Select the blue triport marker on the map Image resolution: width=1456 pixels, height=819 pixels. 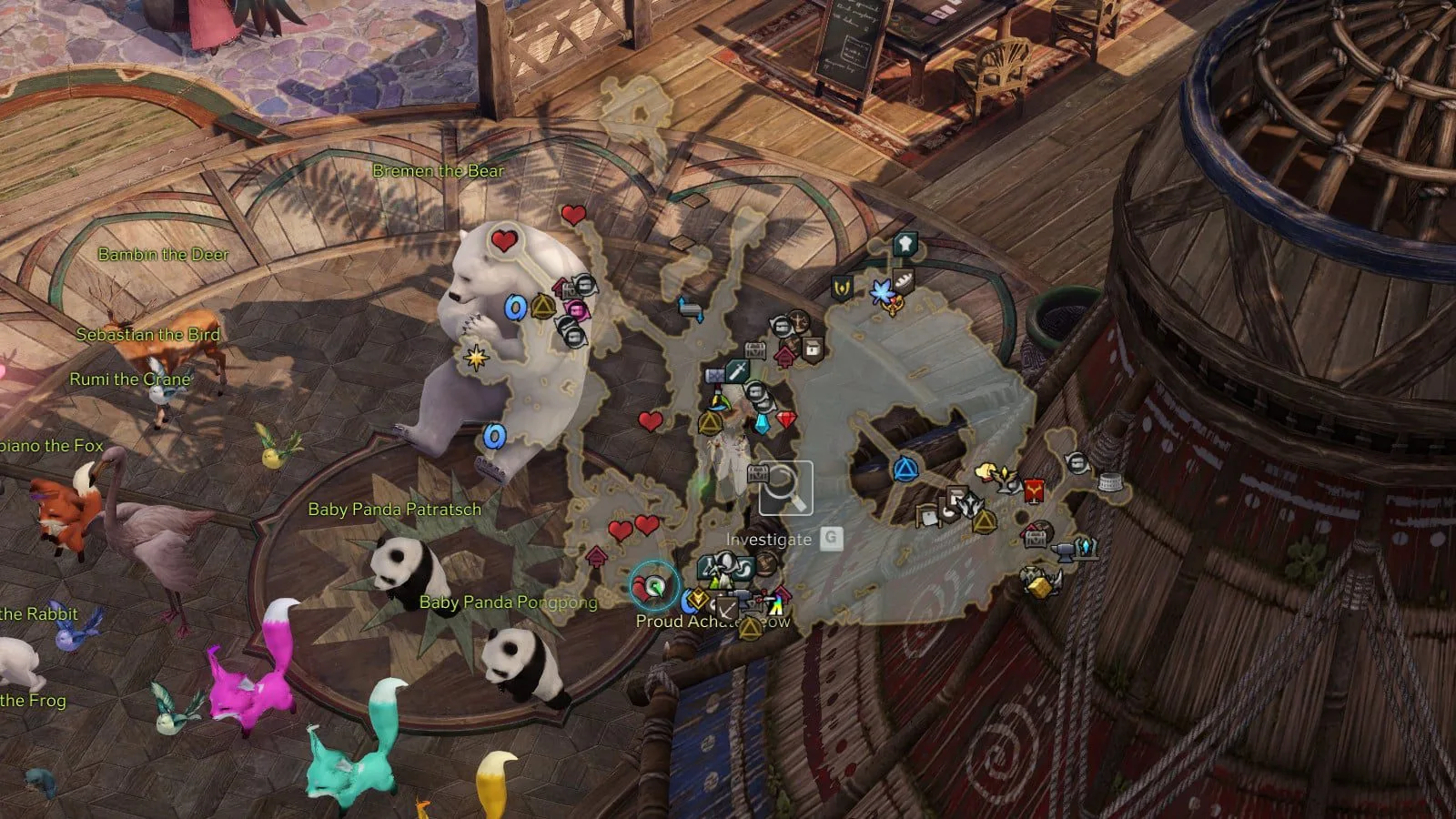coord(905,470)
